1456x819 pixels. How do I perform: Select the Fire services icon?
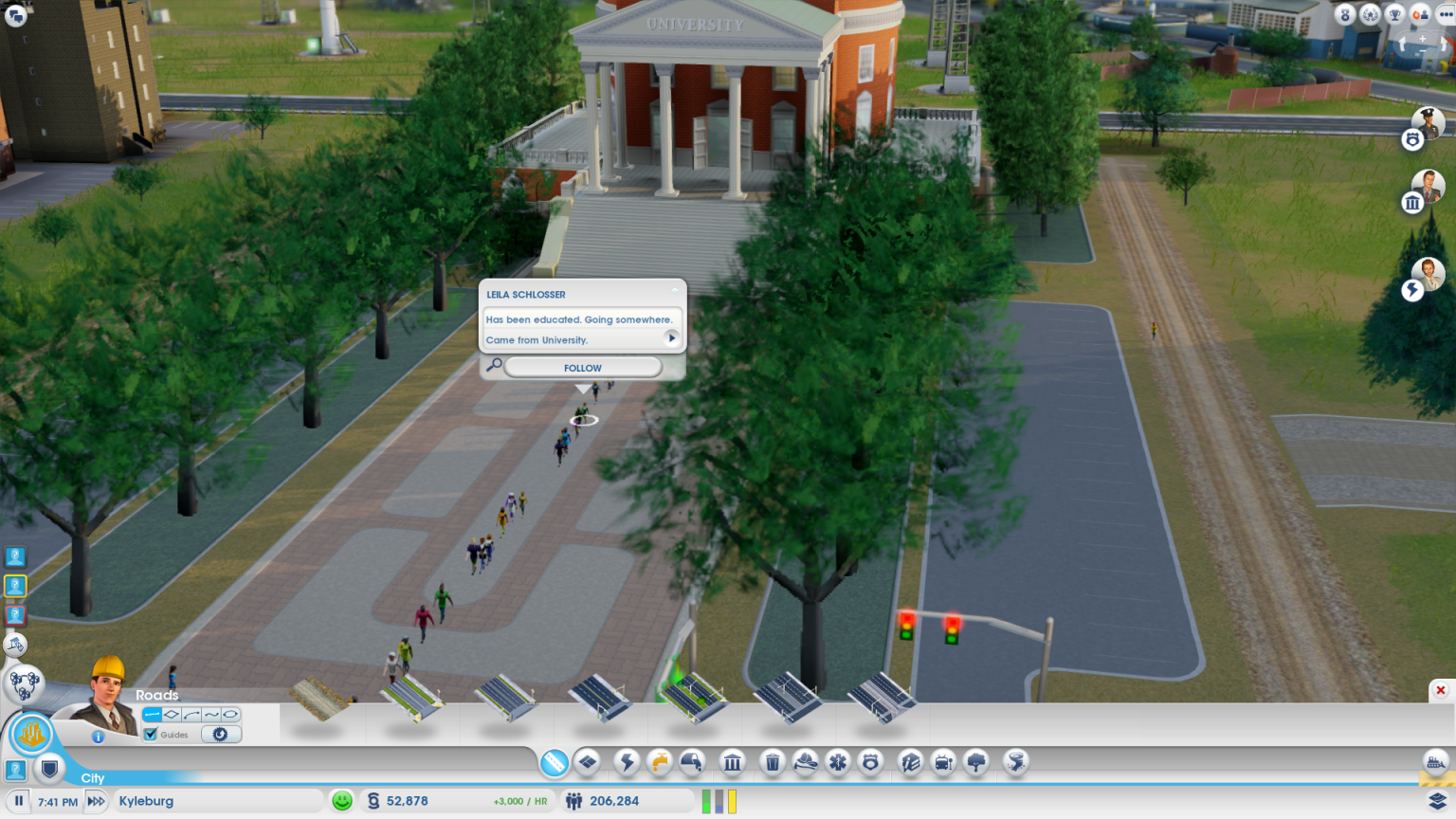(807, 762)
